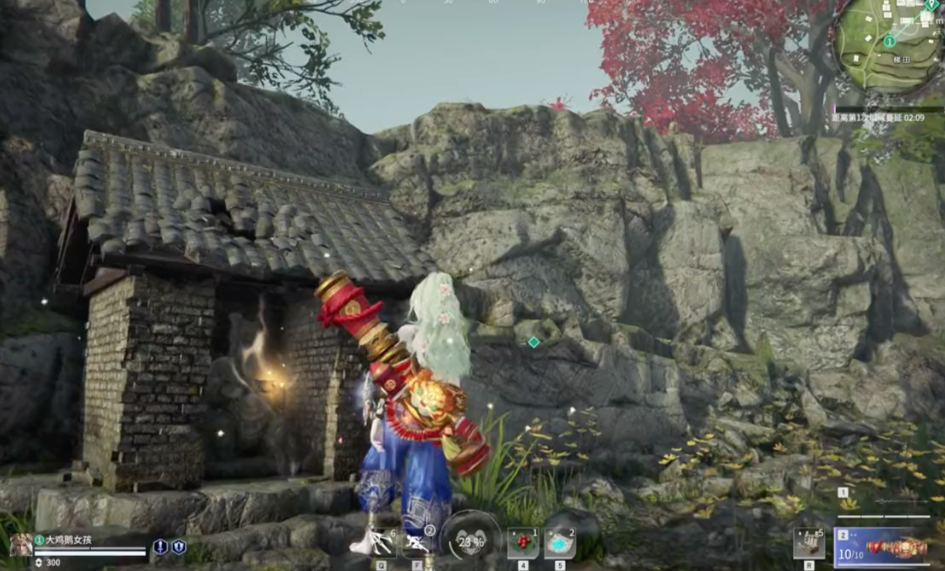
Task: Open the circular minimap
Action: tap(888, 45)
